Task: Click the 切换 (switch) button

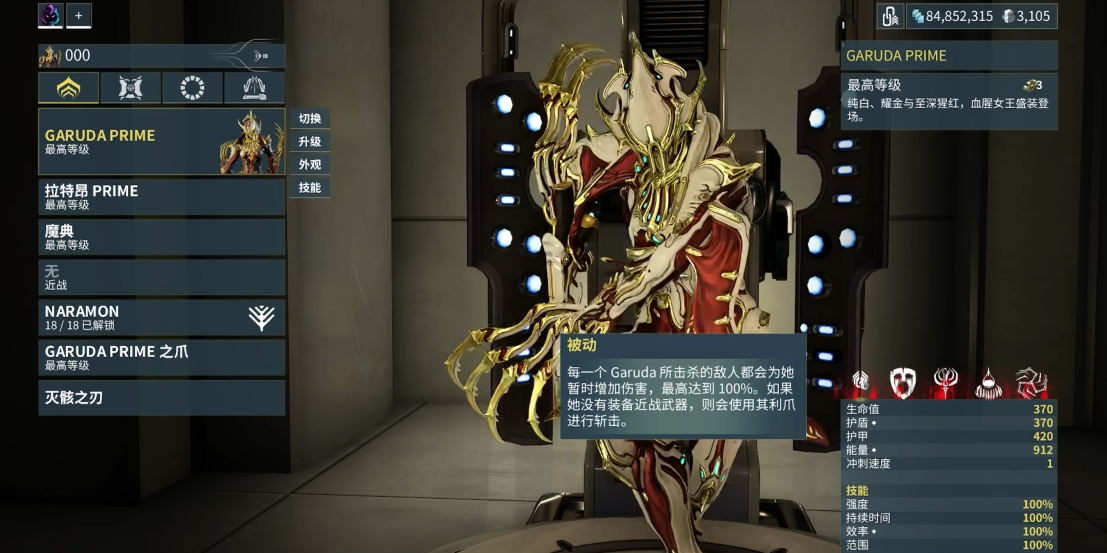Action: 309,118
